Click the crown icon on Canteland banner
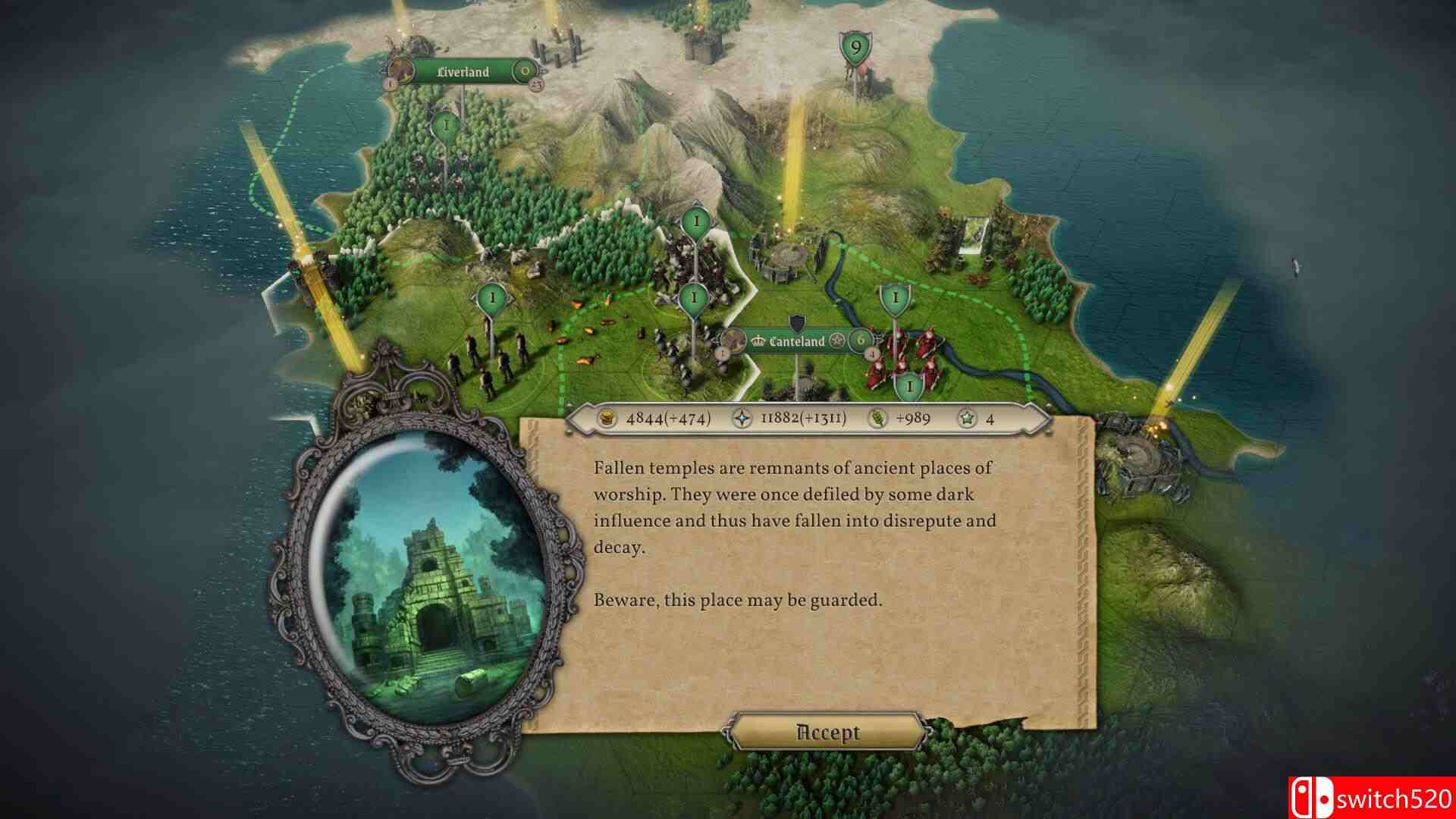Viewport: 1456px width, 819px height. [x=758, y=340]
